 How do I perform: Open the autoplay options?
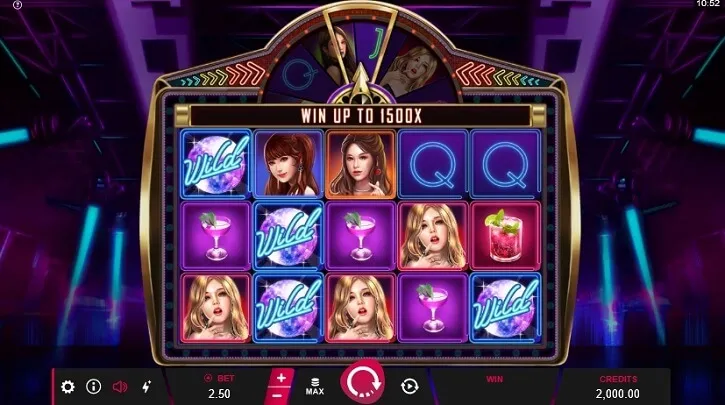tap(409, 386)
